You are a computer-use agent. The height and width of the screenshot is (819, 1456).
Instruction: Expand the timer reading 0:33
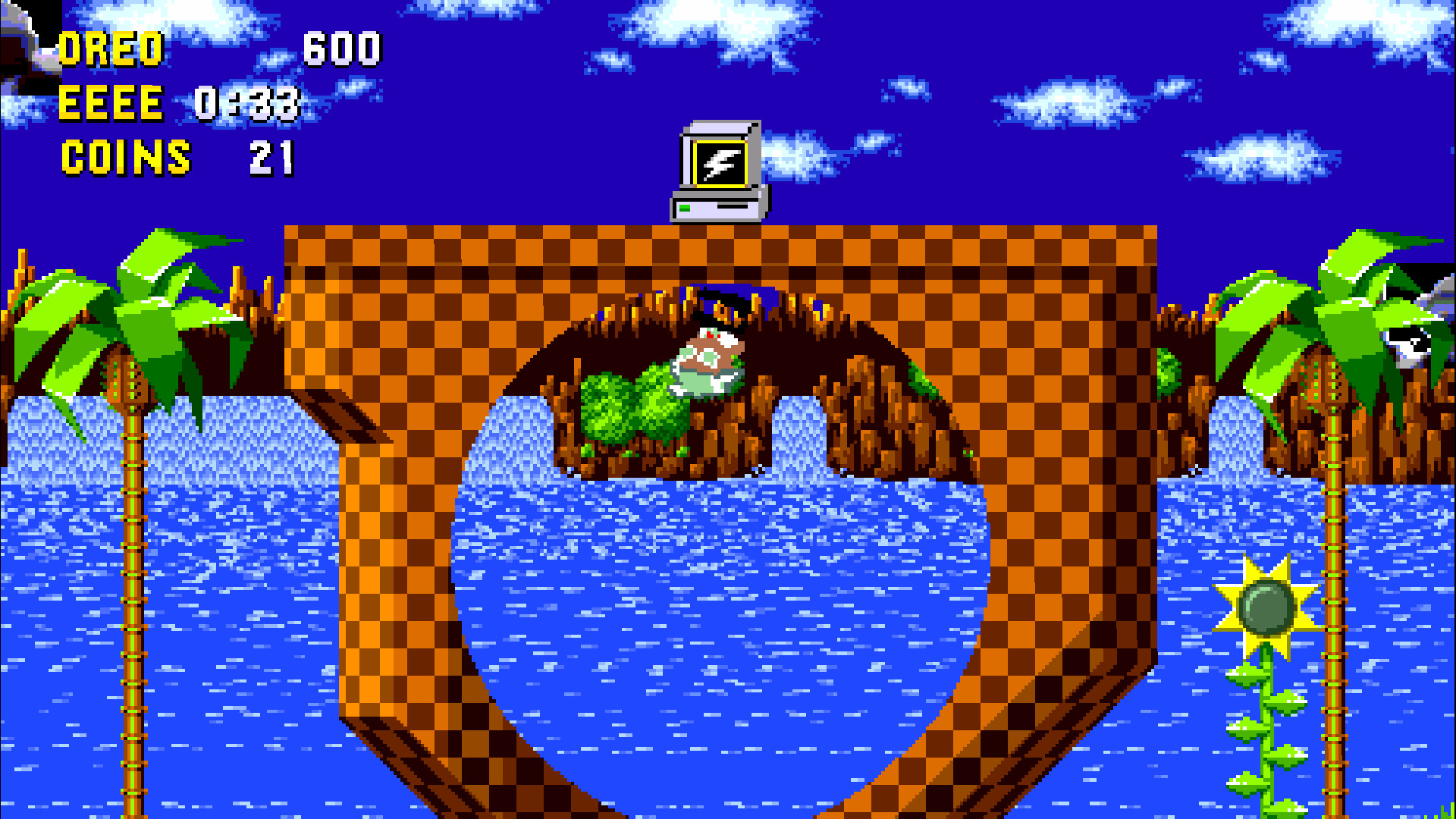tap(246, 102)
